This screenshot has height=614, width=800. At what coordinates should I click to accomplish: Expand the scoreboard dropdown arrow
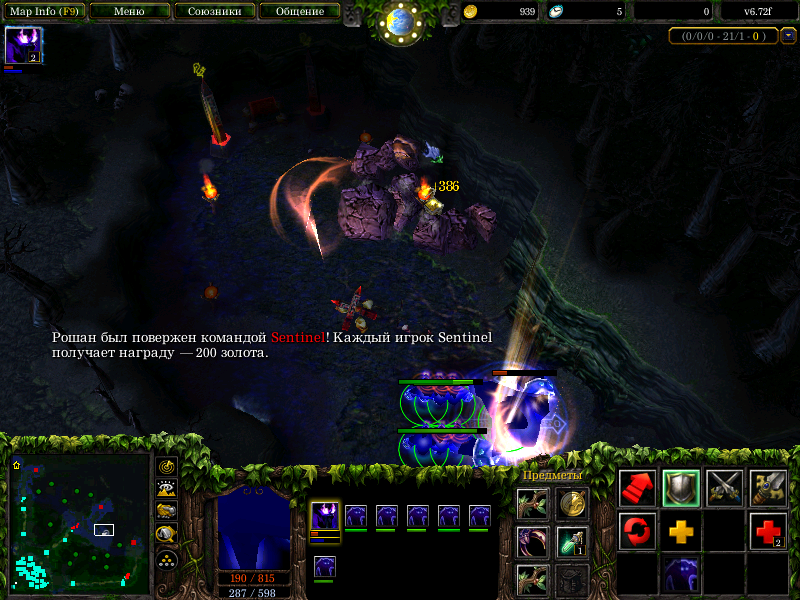pos(788,36)
